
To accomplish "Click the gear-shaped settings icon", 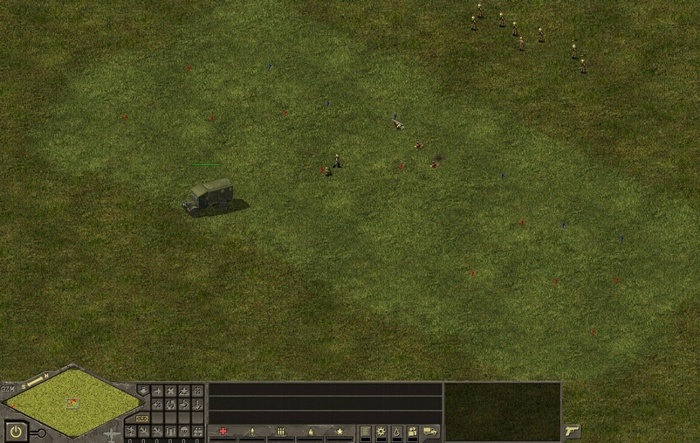I will tap(380, 431).
